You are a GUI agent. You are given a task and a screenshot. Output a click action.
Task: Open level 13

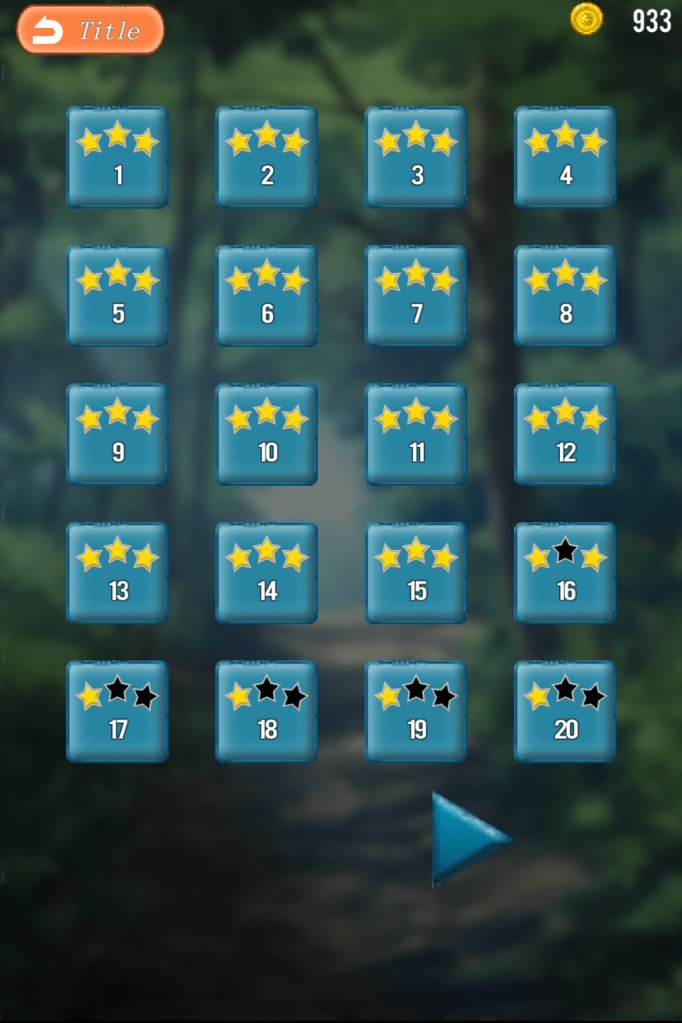point(117,573)
